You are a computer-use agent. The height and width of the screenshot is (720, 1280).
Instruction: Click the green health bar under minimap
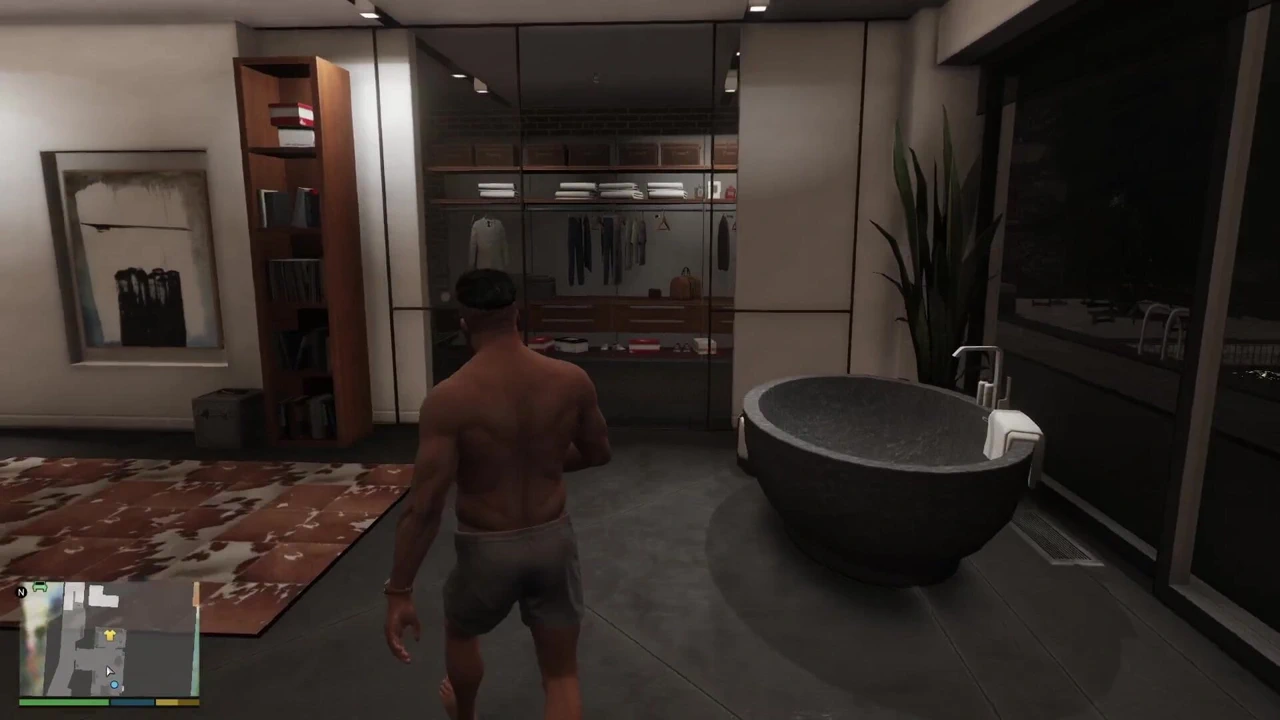click(62, 701)
